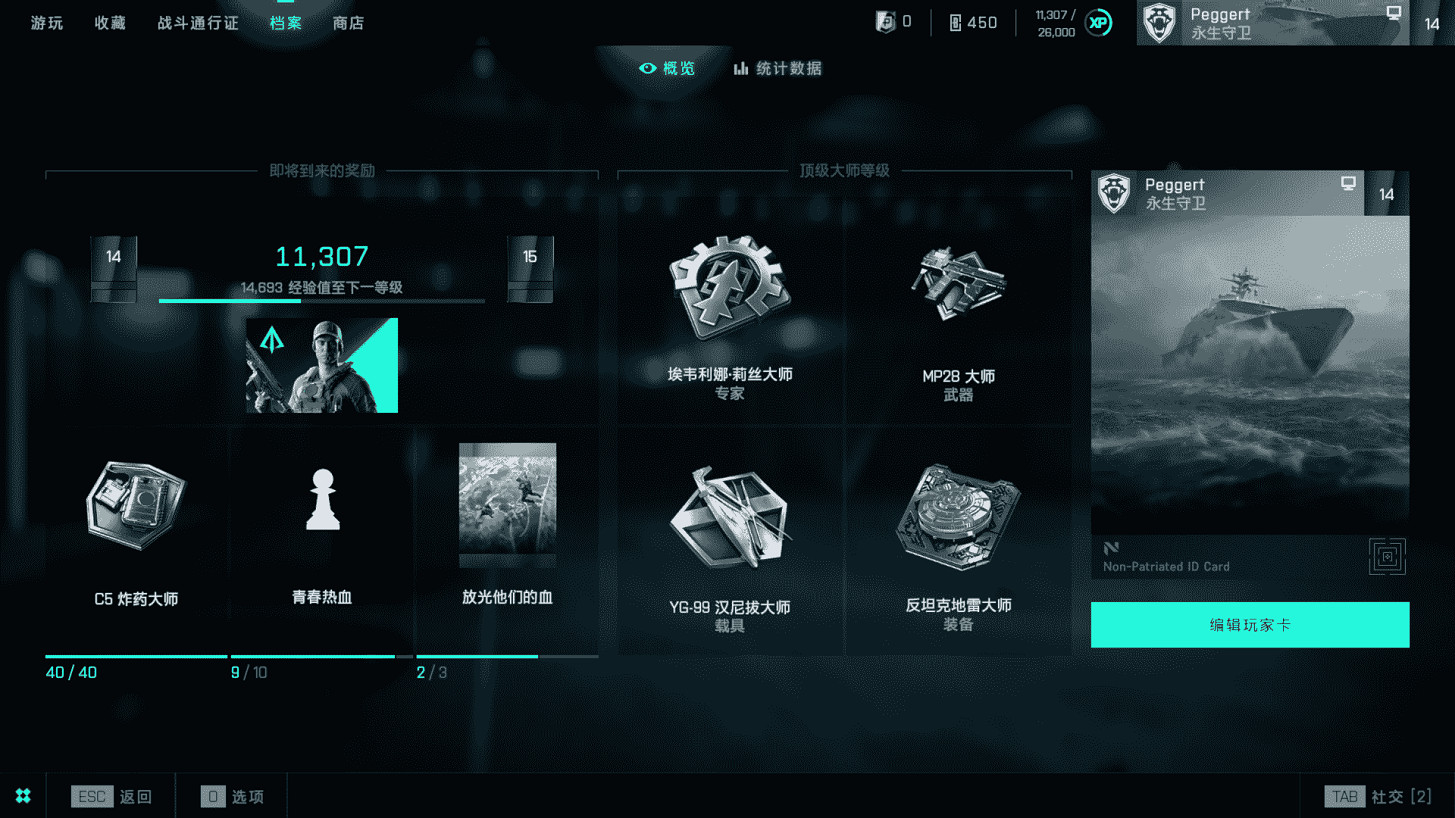Viewport: 1455px width, 818px height.
Task: Open the 战斗通行证 menu item
Action: [197, 22]
